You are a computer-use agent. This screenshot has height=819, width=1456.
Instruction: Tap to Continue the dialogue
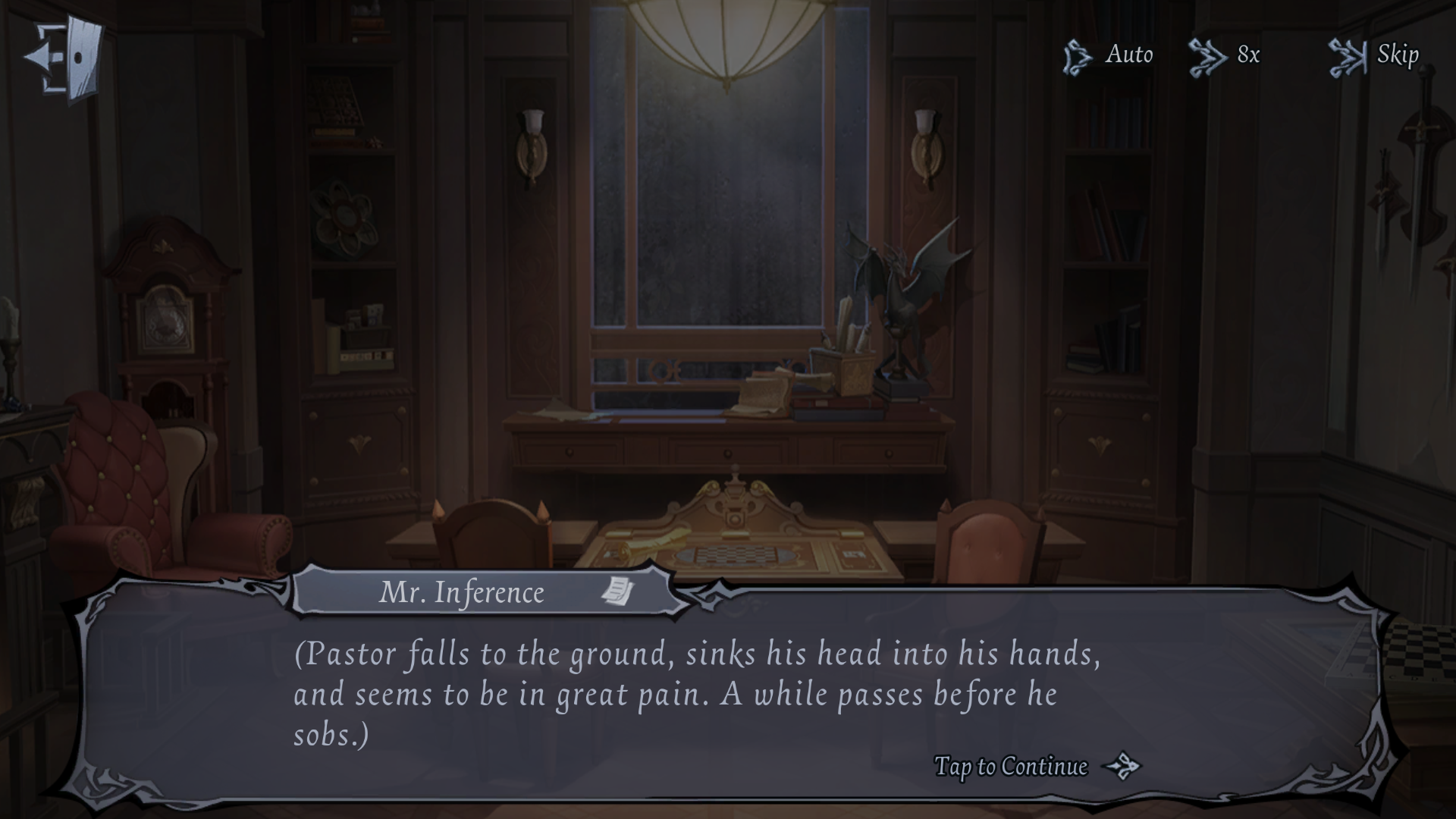[x=1035, y=767]
